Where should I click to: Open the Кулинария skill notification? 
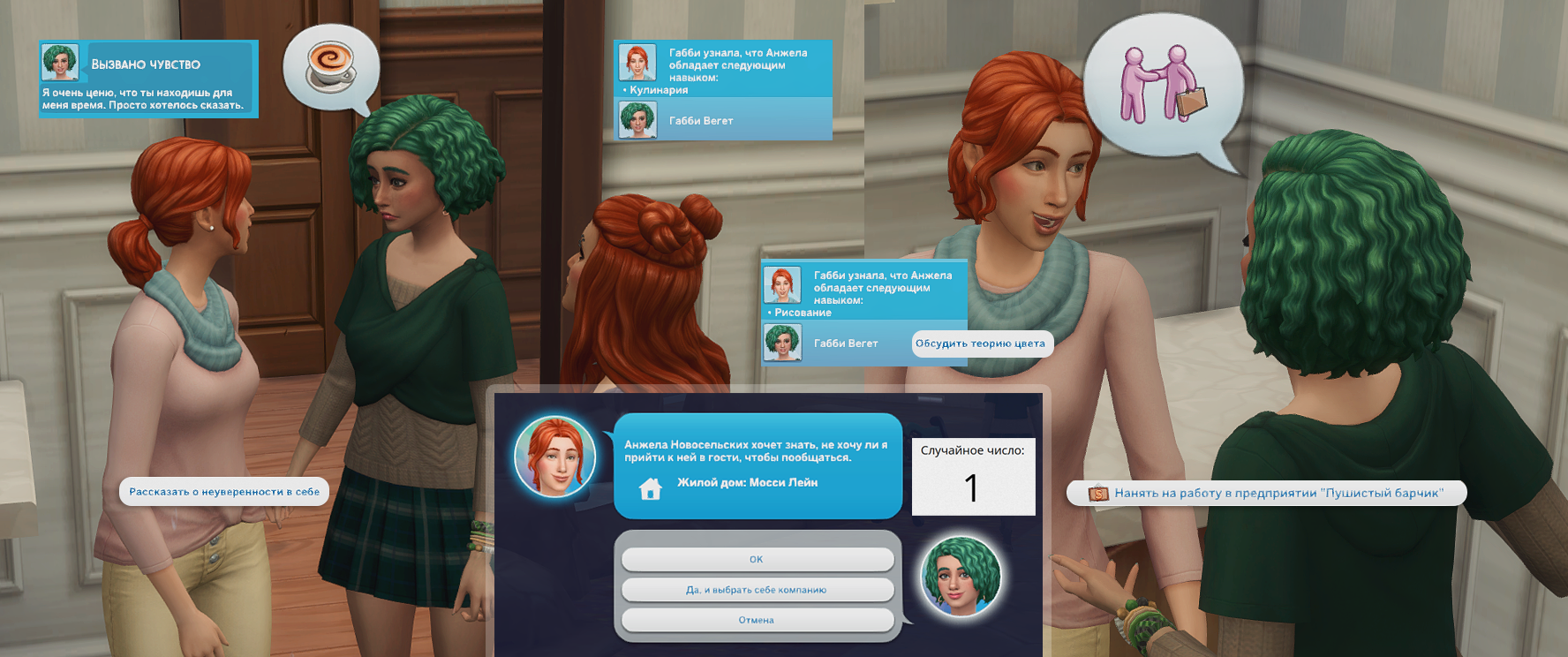point(723,71)
